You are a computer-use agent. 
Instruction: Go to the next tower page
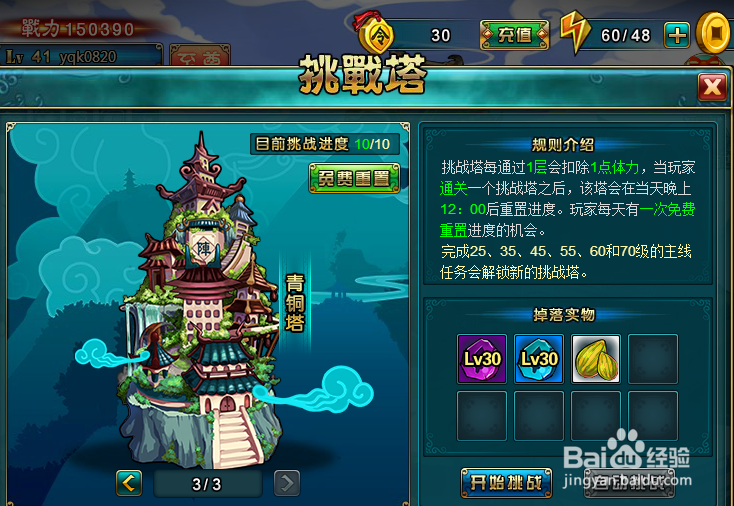tap(287, 484)
